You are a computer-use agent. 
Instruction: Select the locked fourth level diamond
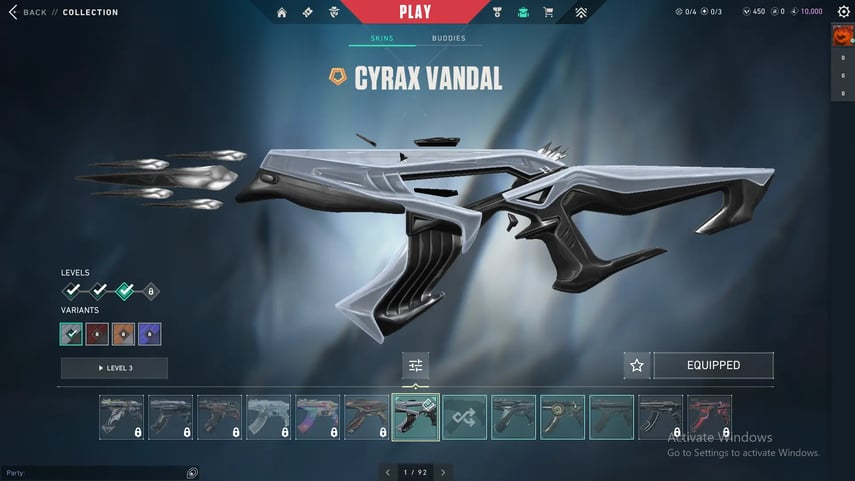coord(150,292)
